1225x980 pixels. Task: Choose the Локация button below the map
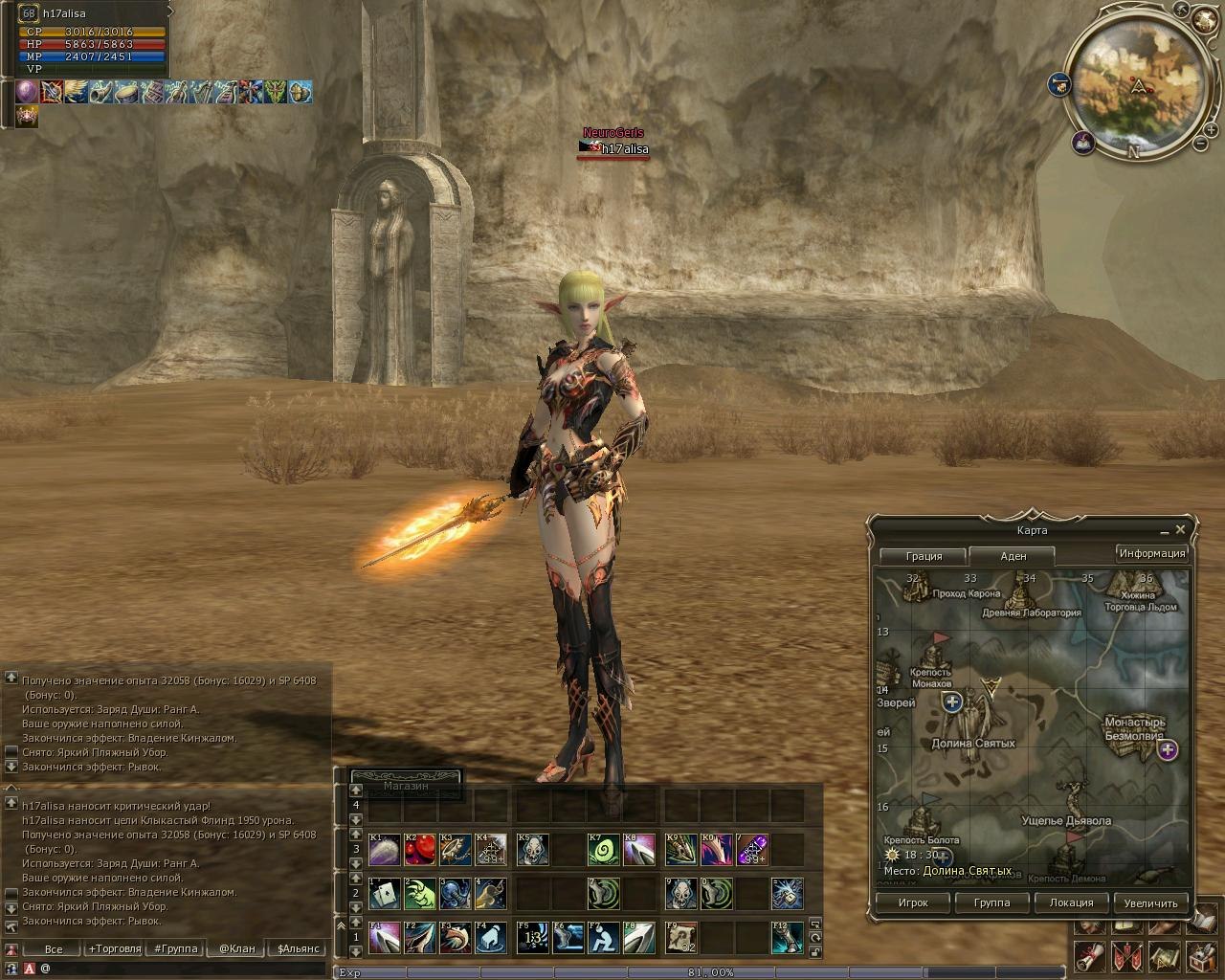pos(1071,902)
